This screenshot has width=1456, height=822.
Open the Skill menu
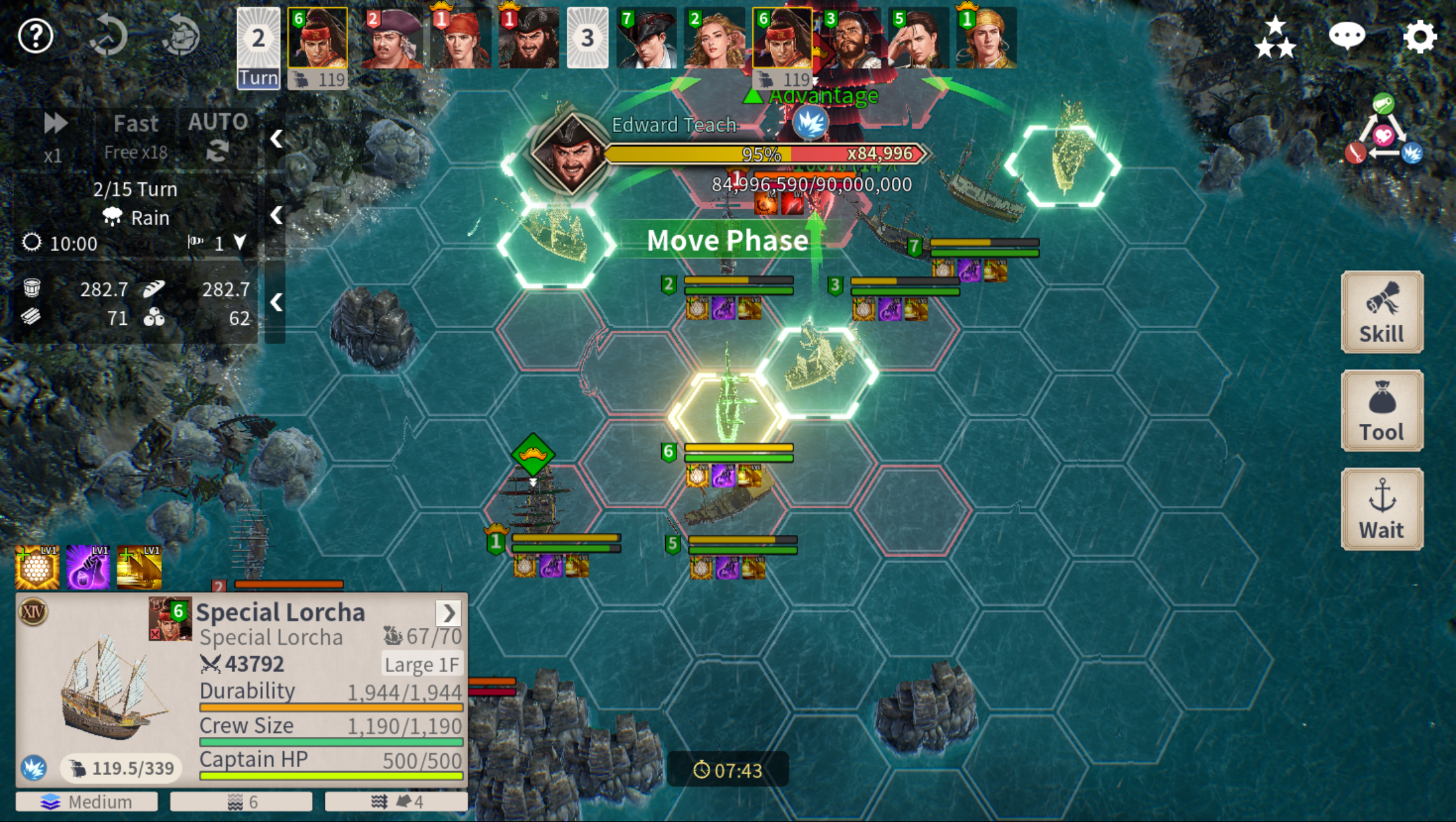[1381, 312]
